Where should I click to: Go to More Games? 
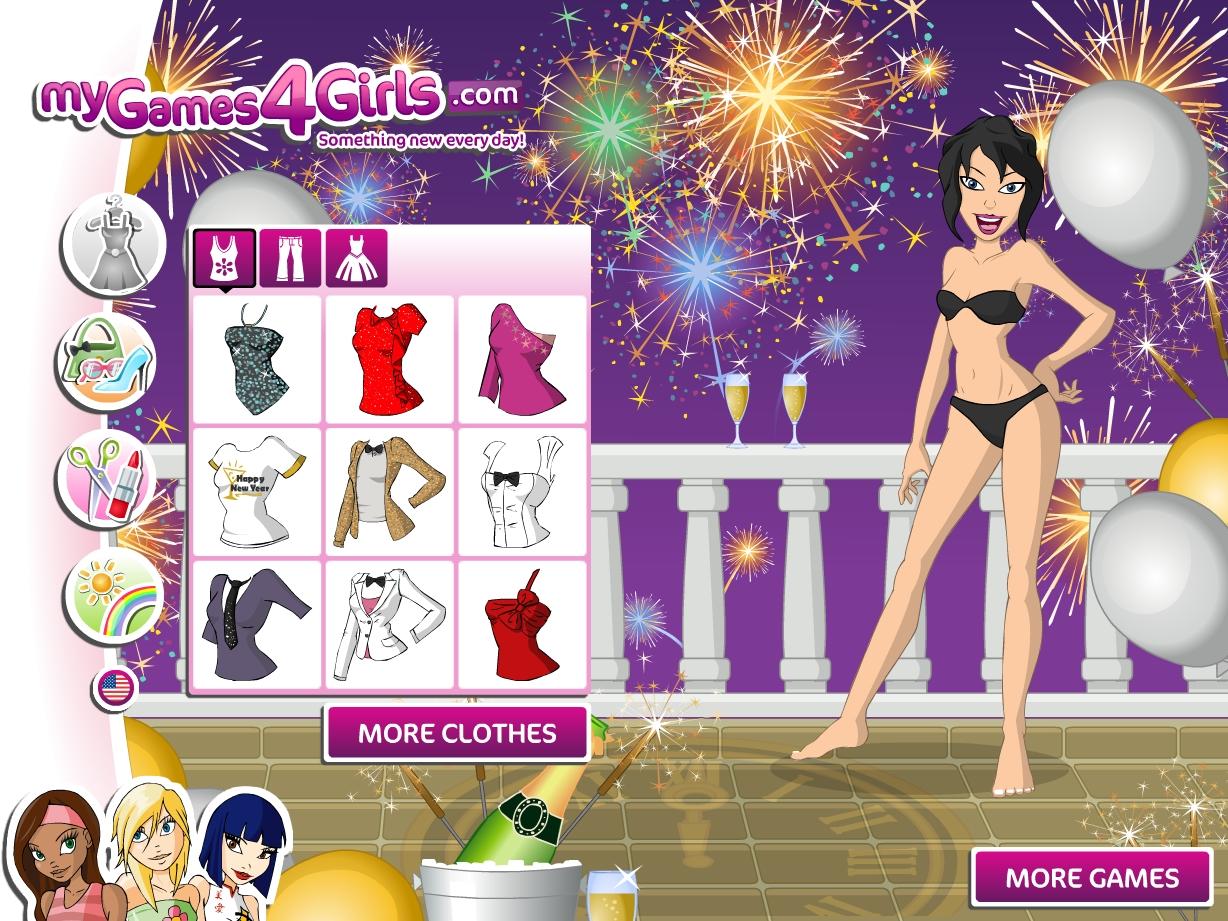pos(1091,878)
